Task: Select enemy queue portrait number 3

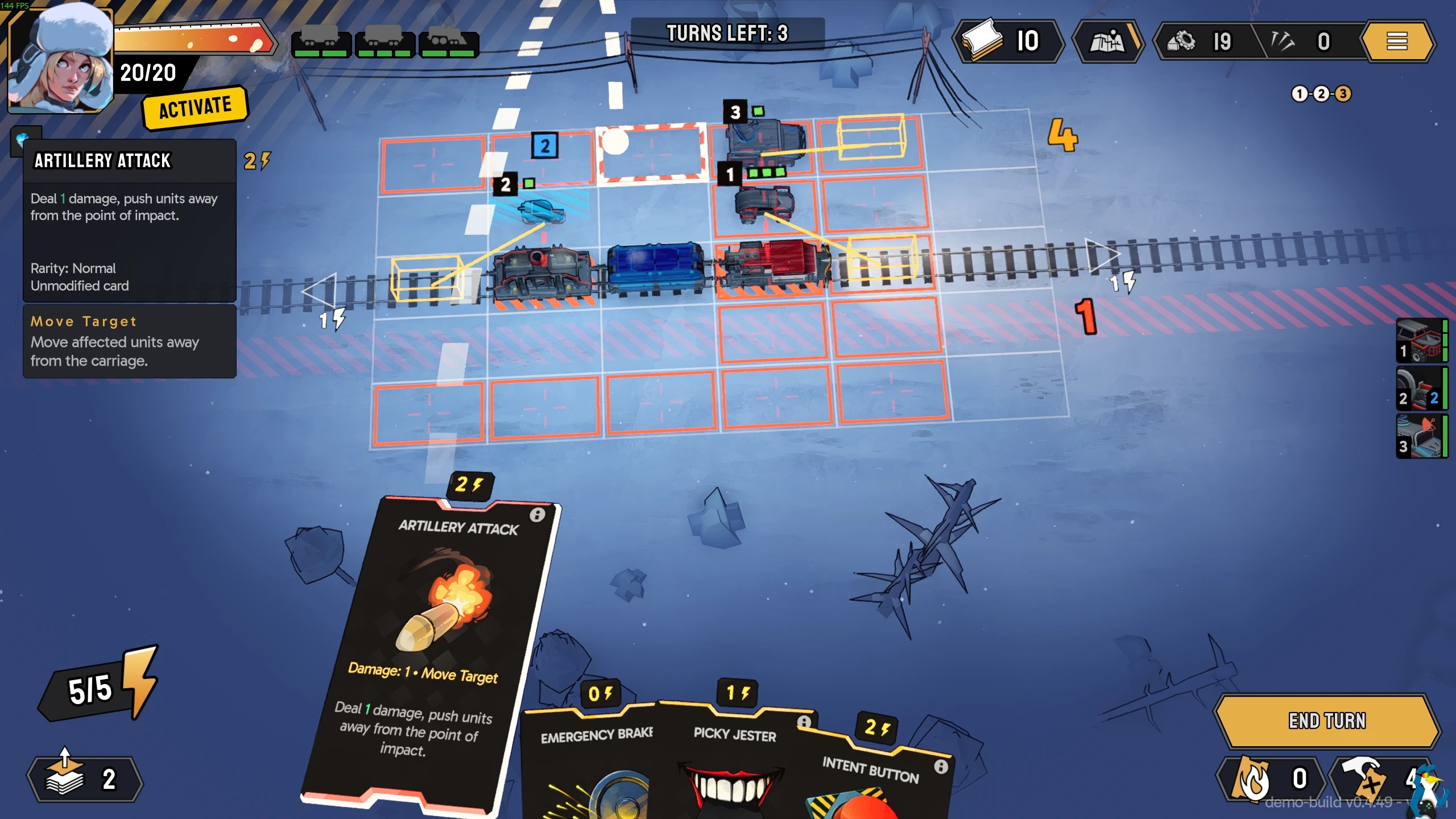Action: coord(1421,437)
